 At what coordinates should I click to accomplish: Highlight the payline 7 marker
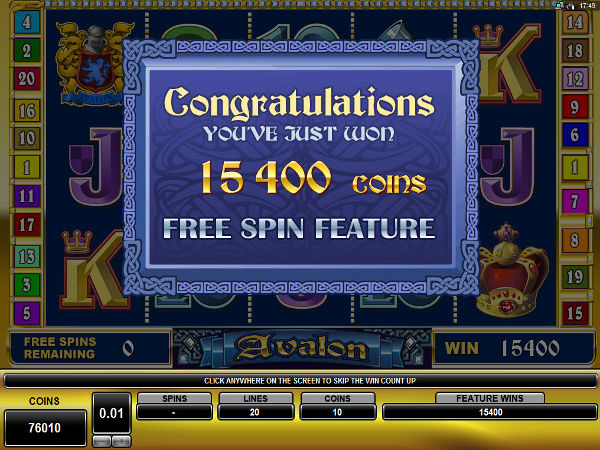[x=574, y=196]
